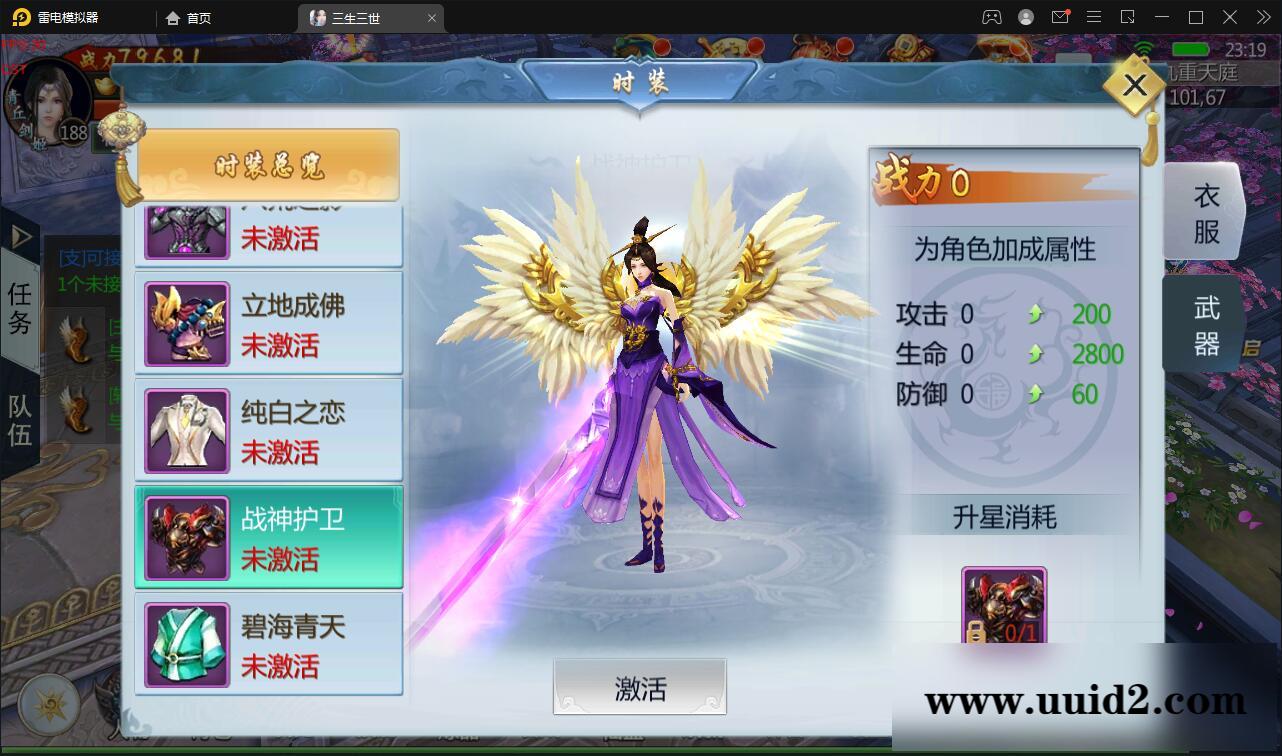This screenshot has width=1282, height=756.
Task: Take a screenshot using the capture icon
Action: (1127, 17)
